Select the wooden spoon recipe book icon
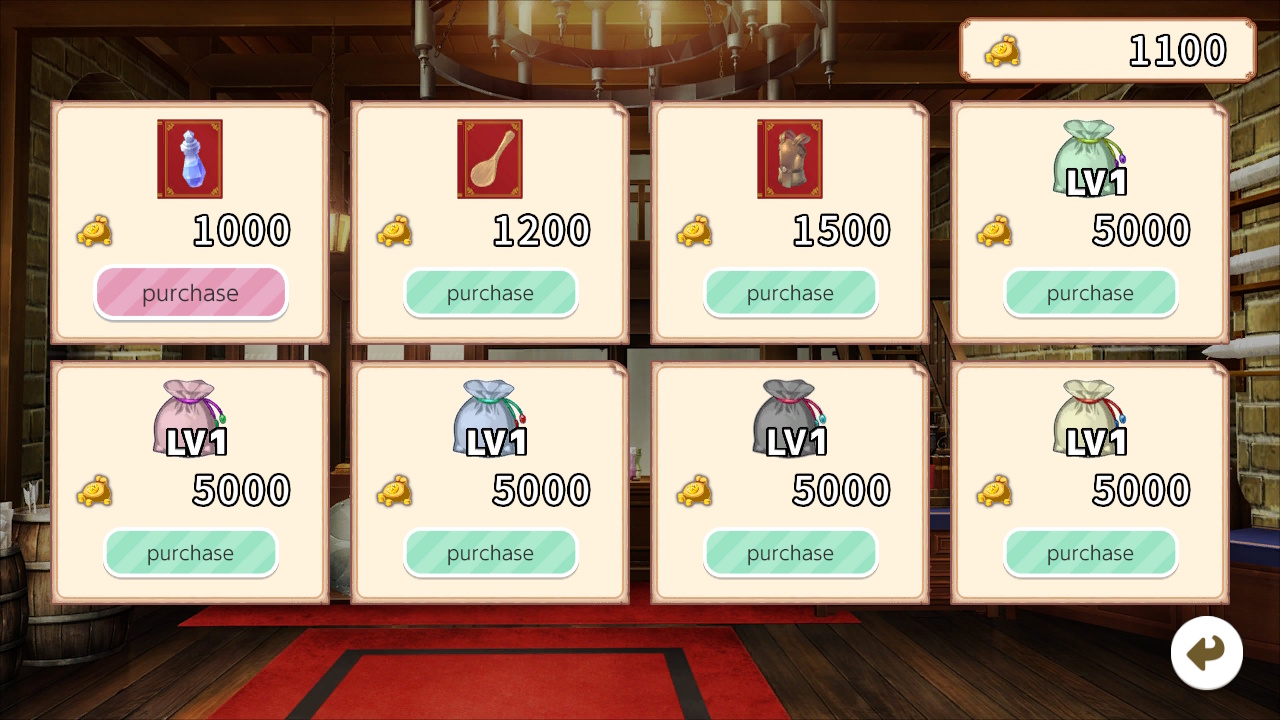This screenshot has width=1280, height=720. [x=489, y=158]
